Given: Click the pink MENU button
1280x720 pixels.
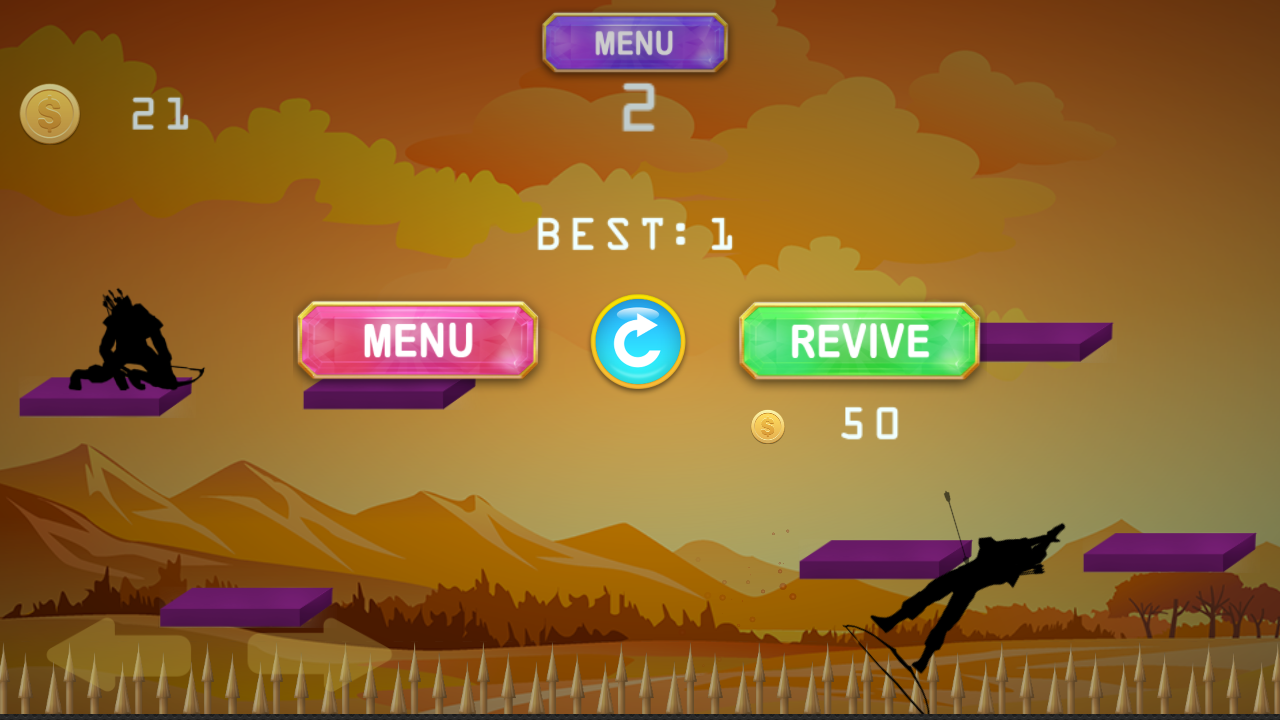Looking at the screenshot, I should click(x=418, y=341).
